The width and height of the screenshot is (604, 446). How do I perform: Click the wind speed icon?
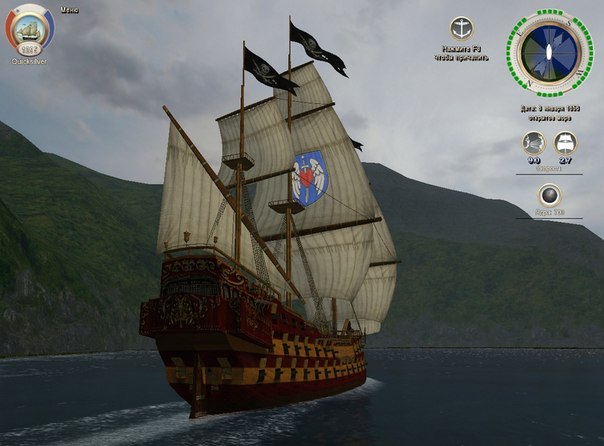coord(534,143)
